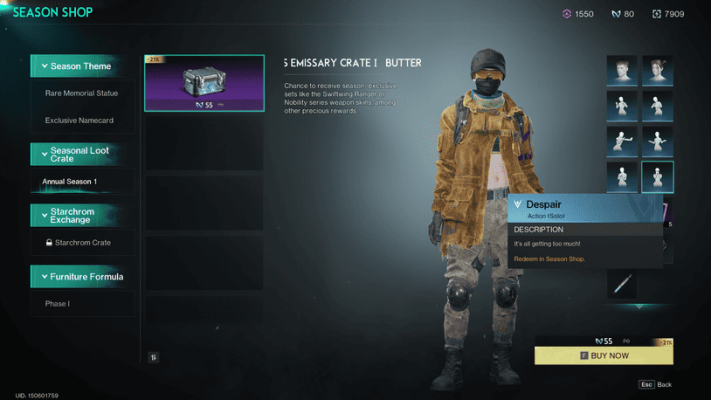Collapse the Starchrom Exchange category
Screen dimensions: 711x400
pos(82,215)
